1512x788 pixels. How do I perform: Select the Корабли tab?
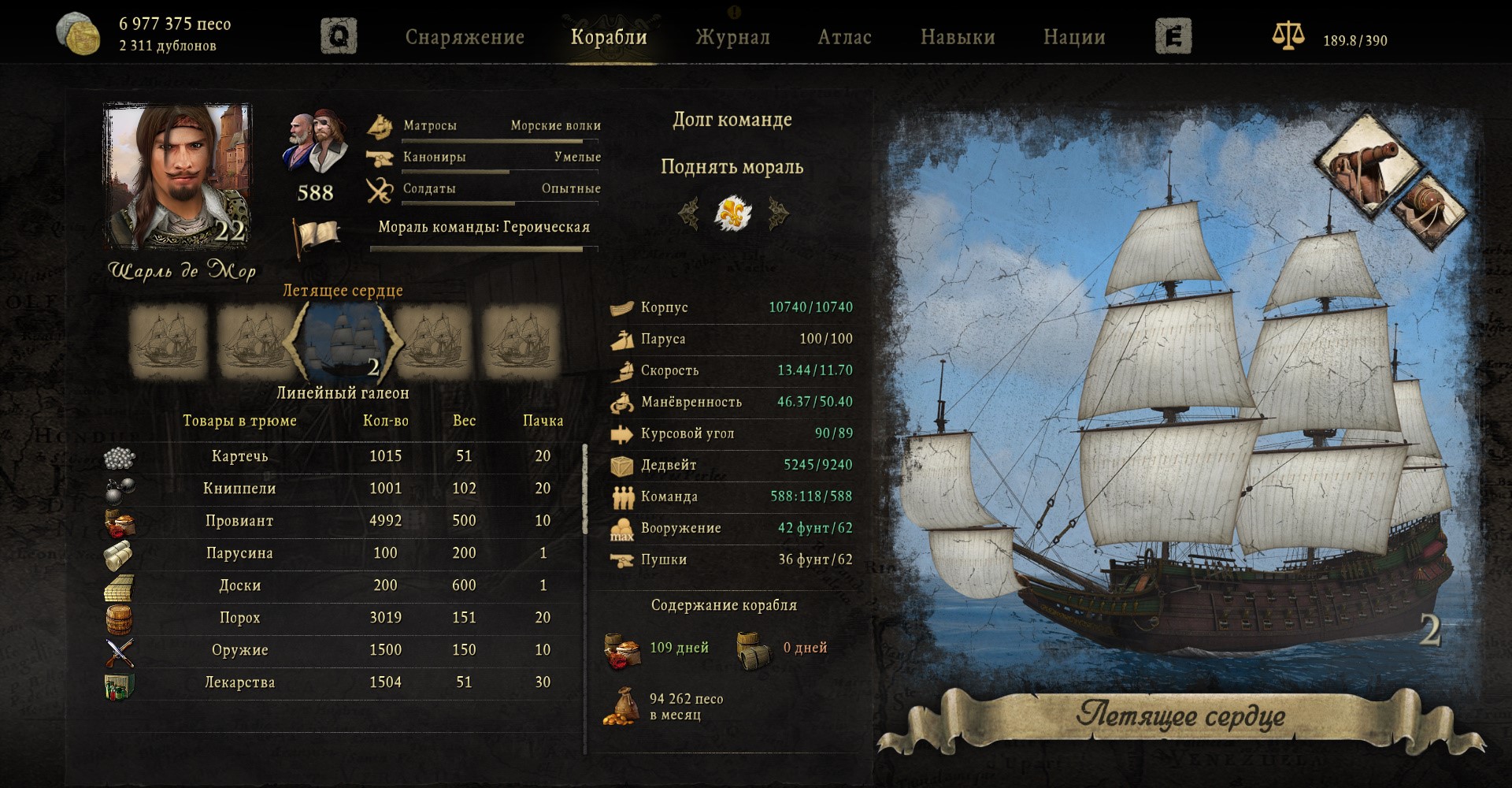[609, 37]
